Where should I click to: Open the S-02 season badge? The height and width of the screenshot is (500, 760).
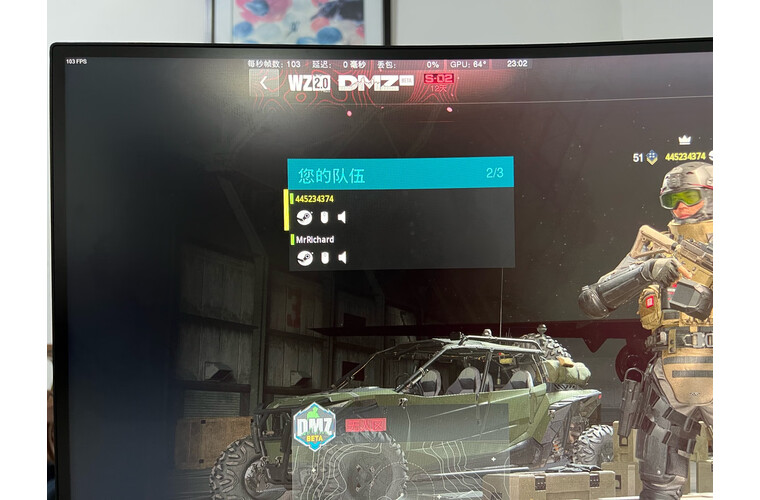(x=438, y=82)
